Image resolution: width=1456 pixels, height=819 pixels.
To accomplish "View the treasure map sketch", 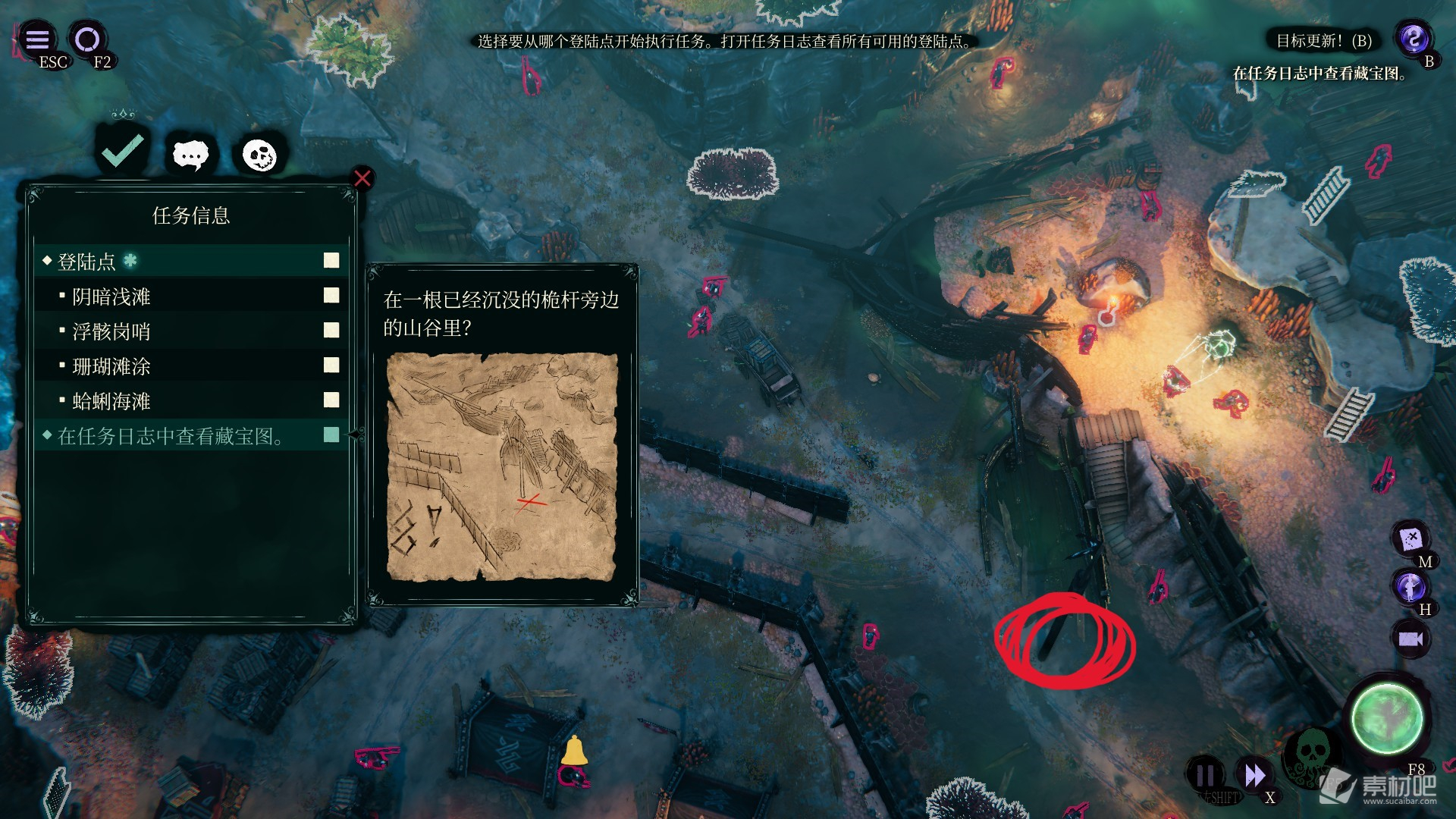I will tap(501, 466).
